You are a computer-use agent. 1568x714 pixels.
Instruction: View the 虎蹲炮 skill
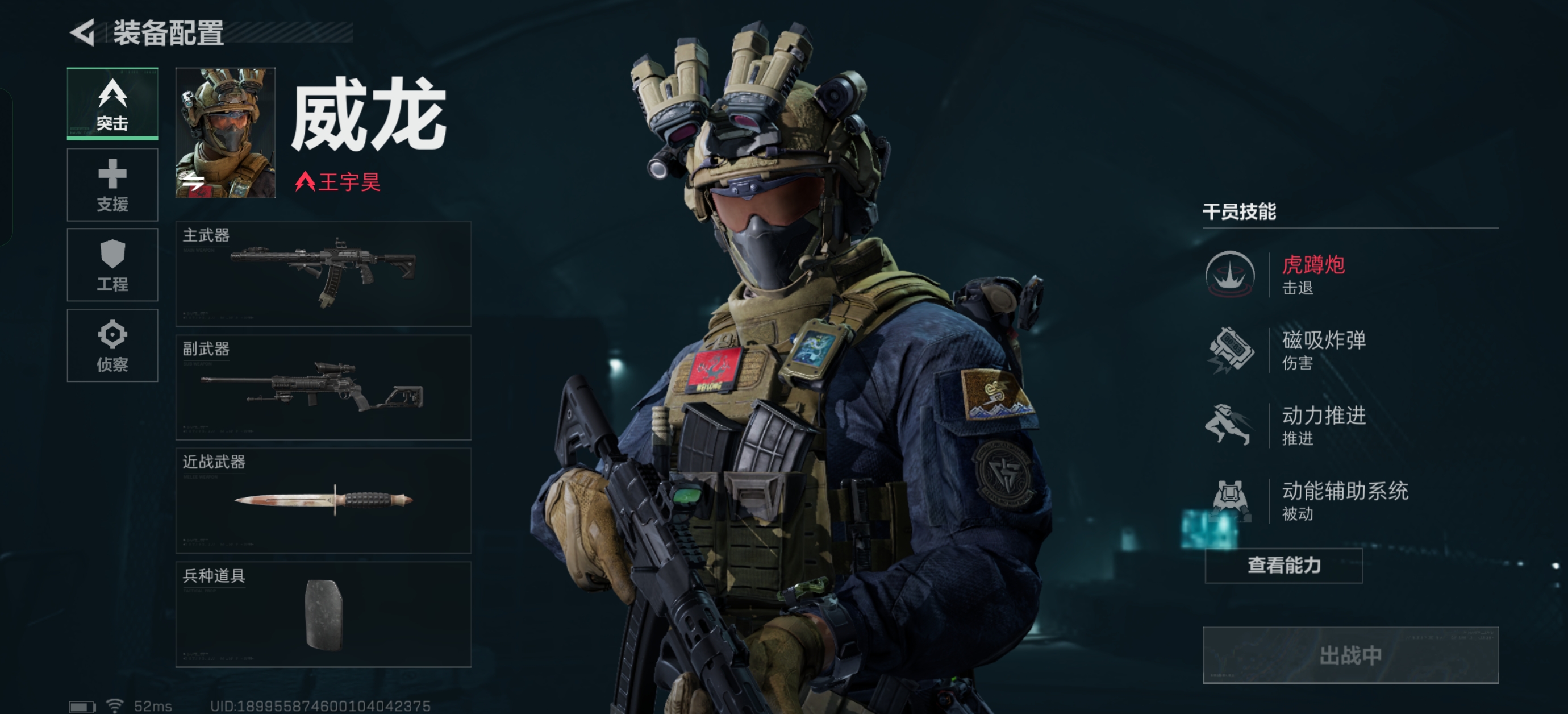point(1290,275)
